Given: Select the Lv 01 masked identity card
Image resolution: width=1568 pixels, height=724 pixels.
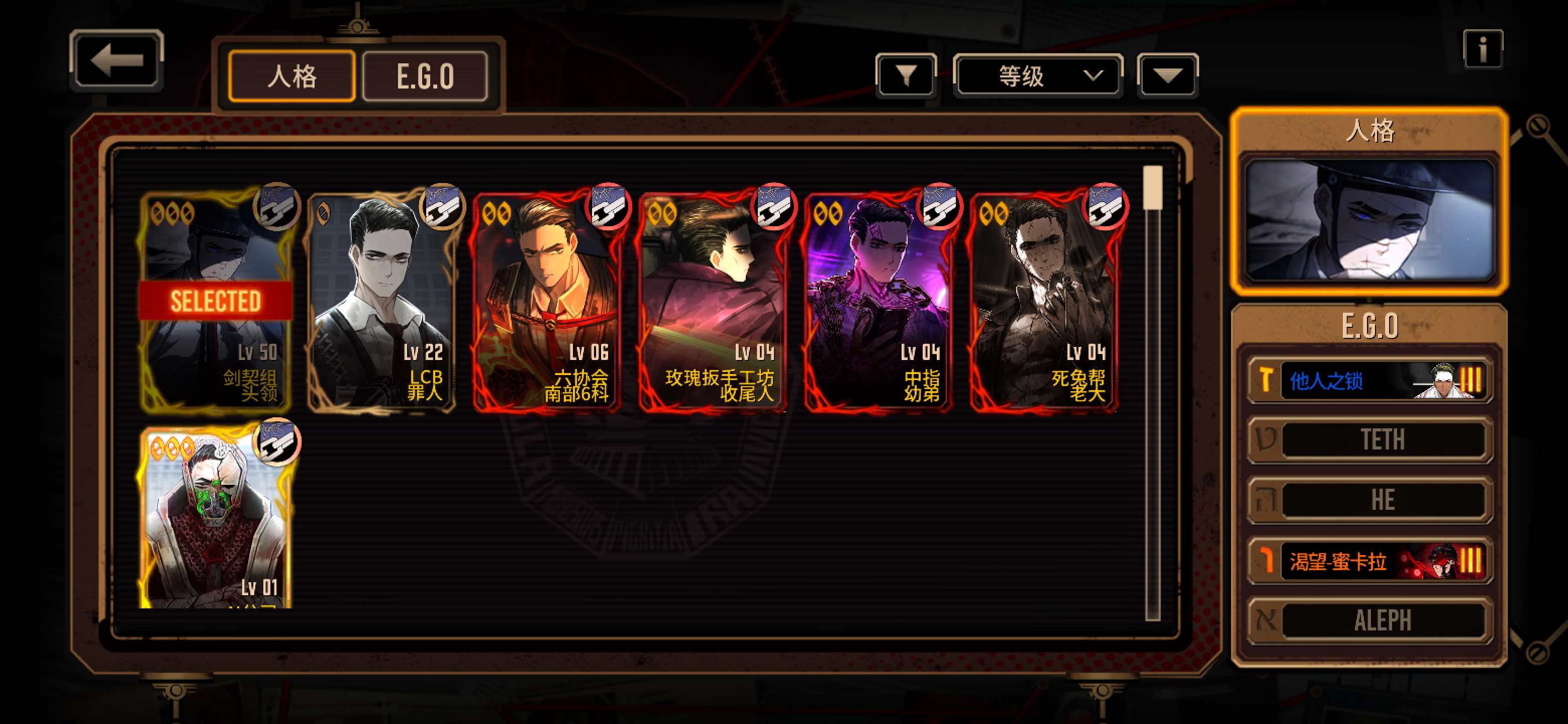Looking at the screenshot, I should [216, 517].
